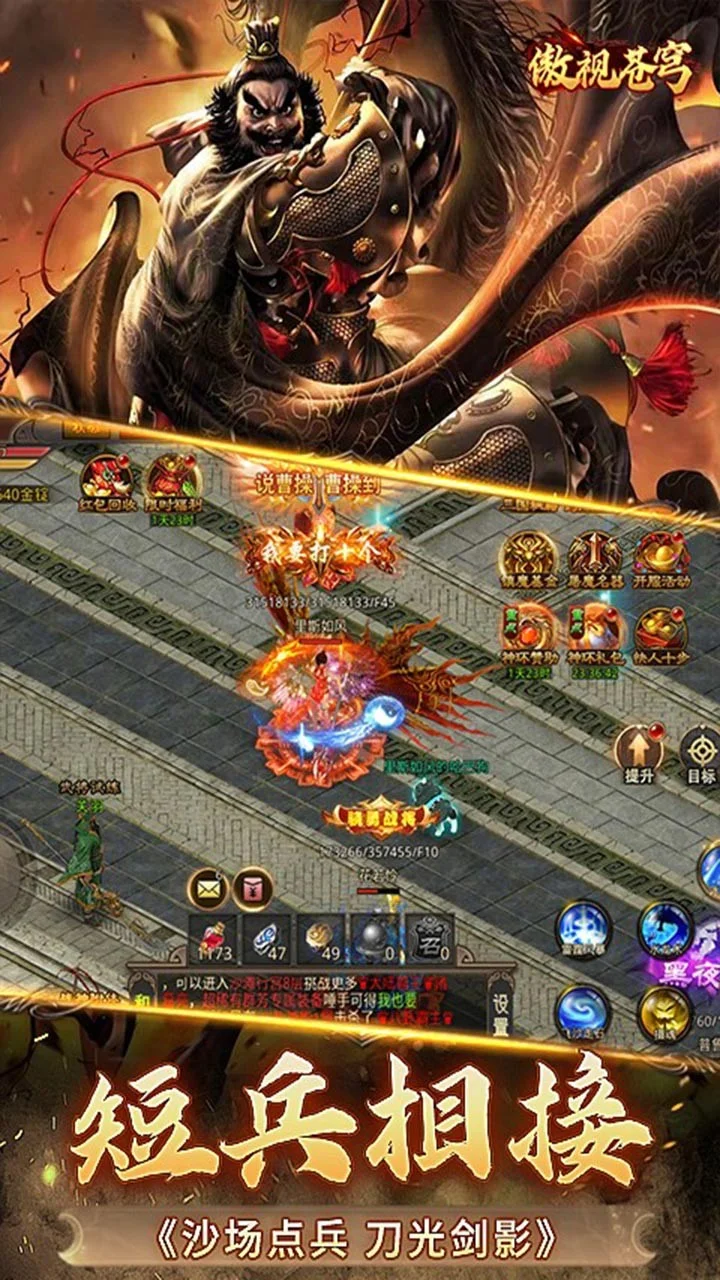Open the 设置 settings button

pyautogui.click(x=500, y=1003)
